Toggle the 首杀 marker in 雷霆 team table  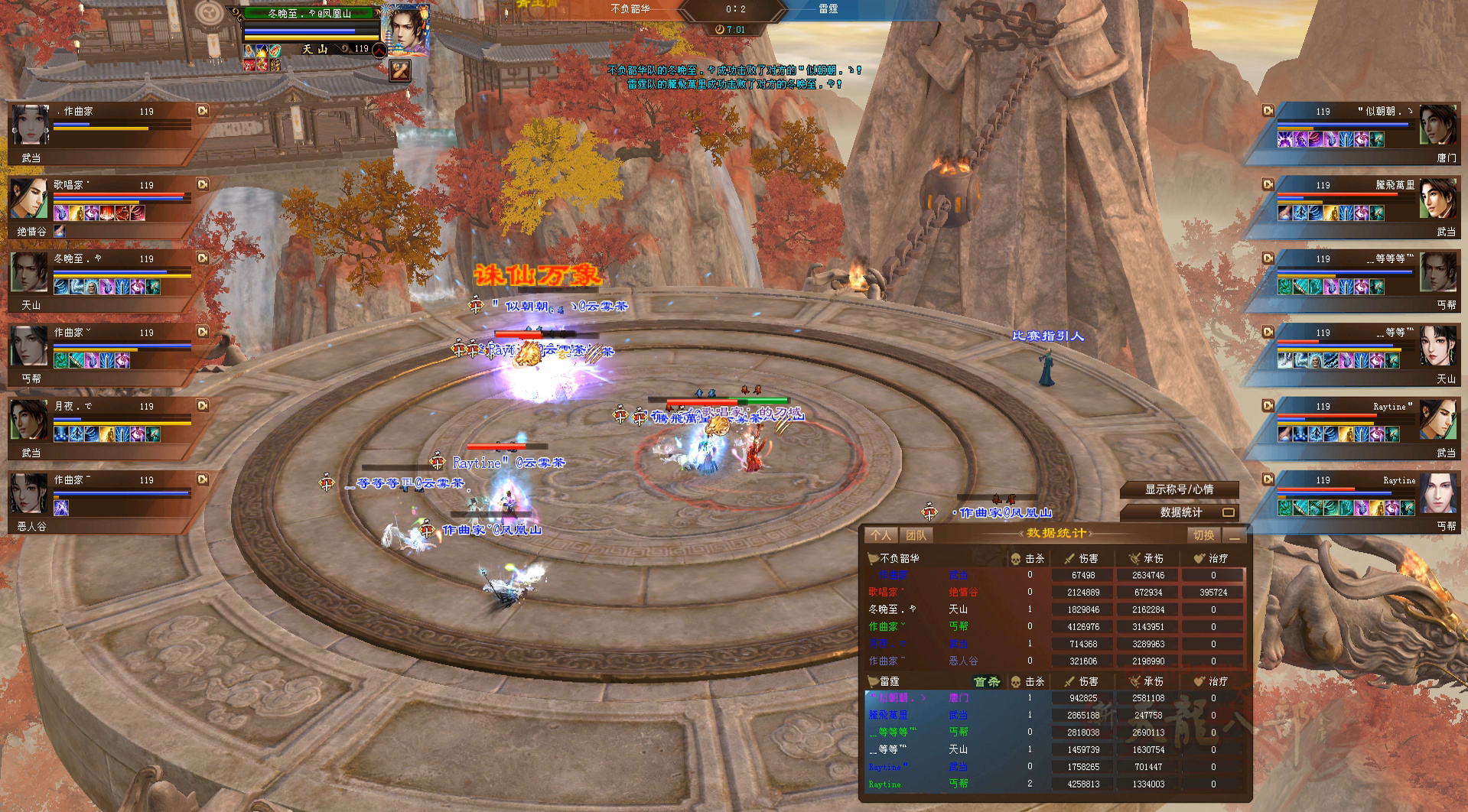coord(987,680)
